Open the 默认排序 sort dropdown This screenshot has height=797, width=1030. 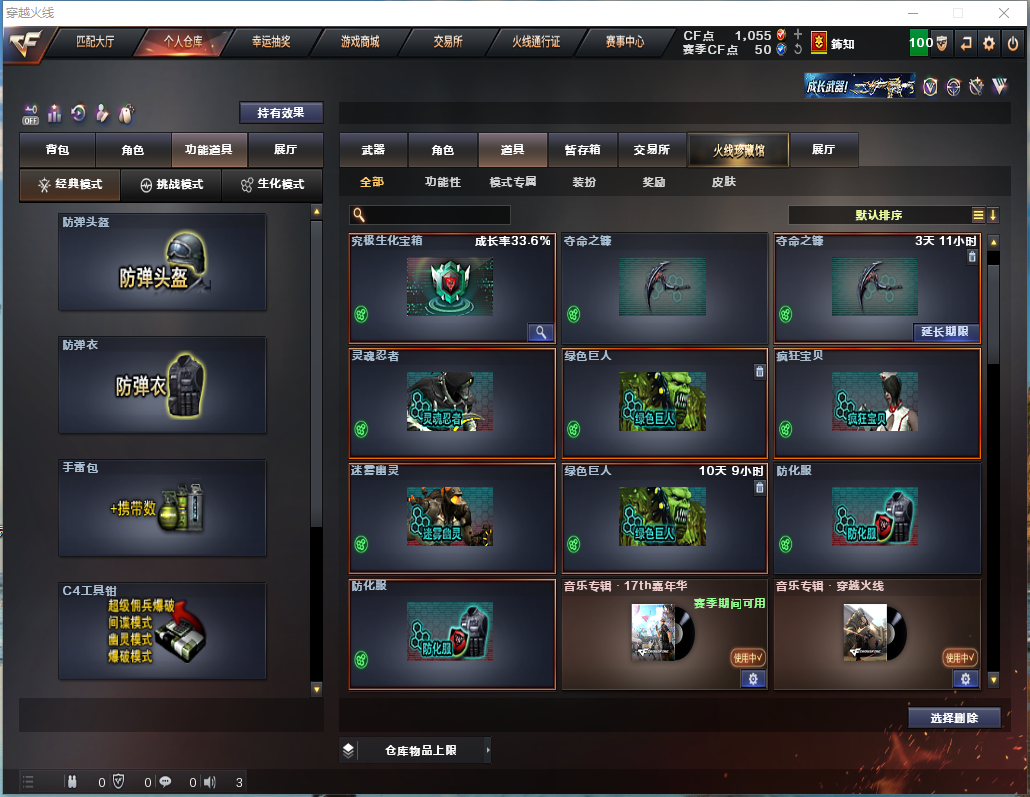point(878,215)
